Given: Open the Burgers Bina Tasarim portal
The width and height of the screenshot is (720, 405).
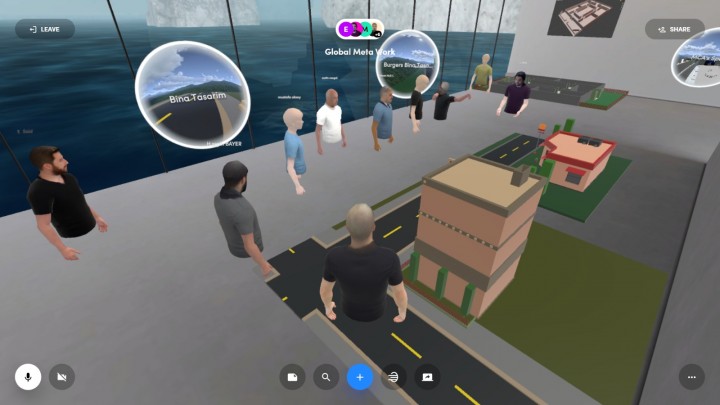Looking at the screenshot, I should pyautogui.click(x=407, y=64).
